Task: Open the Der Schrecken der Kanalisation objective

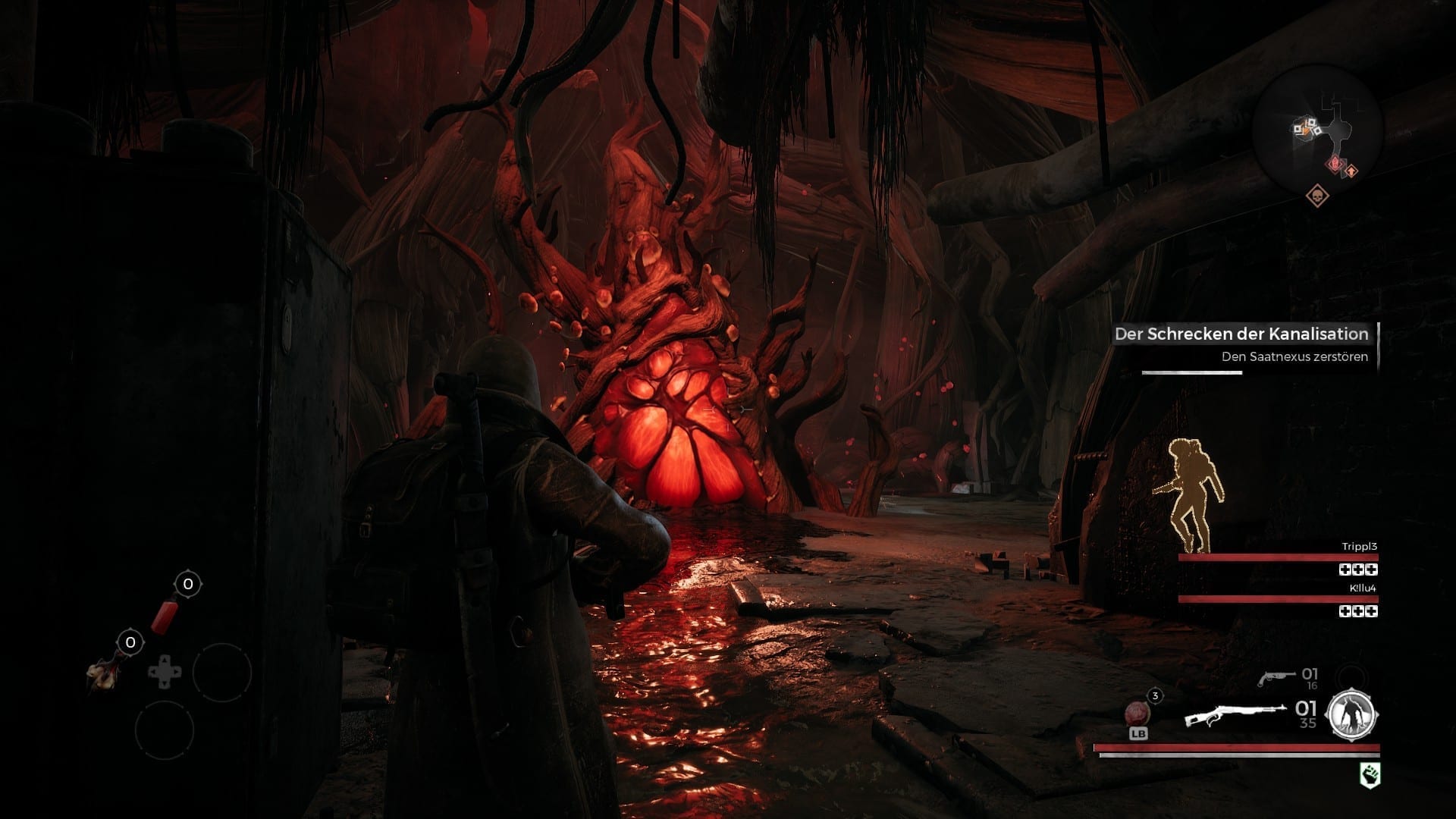Action: point(1241,334)
